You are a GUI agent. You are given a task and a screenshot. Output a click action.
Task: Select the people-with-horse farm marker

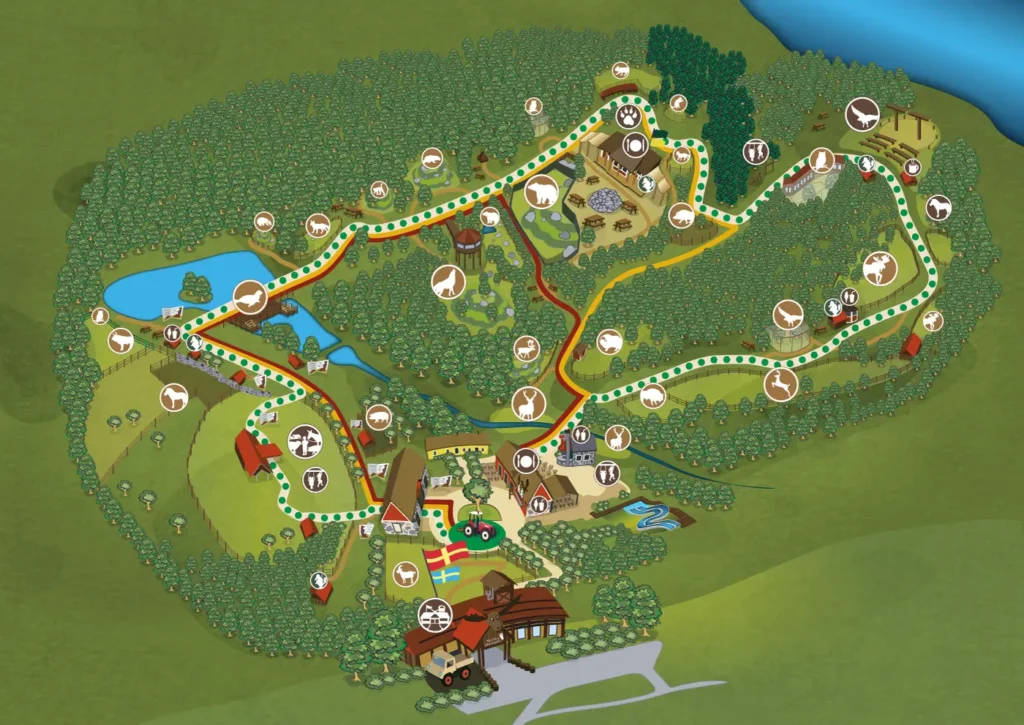pyautogui.click(x=304, y=439)
